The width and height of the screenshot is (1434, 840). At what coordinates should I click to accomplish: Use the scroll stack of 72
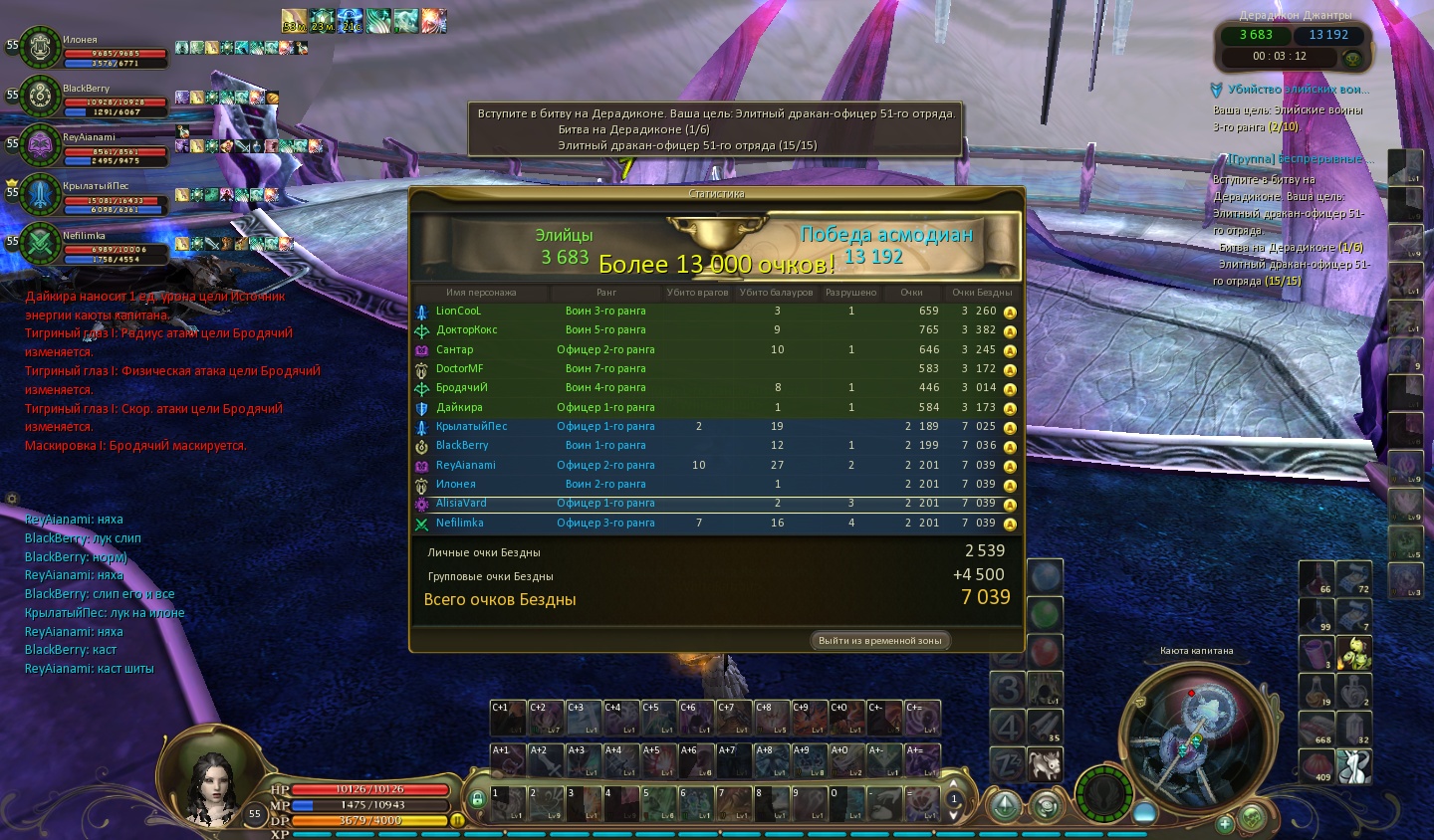point(1354,577)
